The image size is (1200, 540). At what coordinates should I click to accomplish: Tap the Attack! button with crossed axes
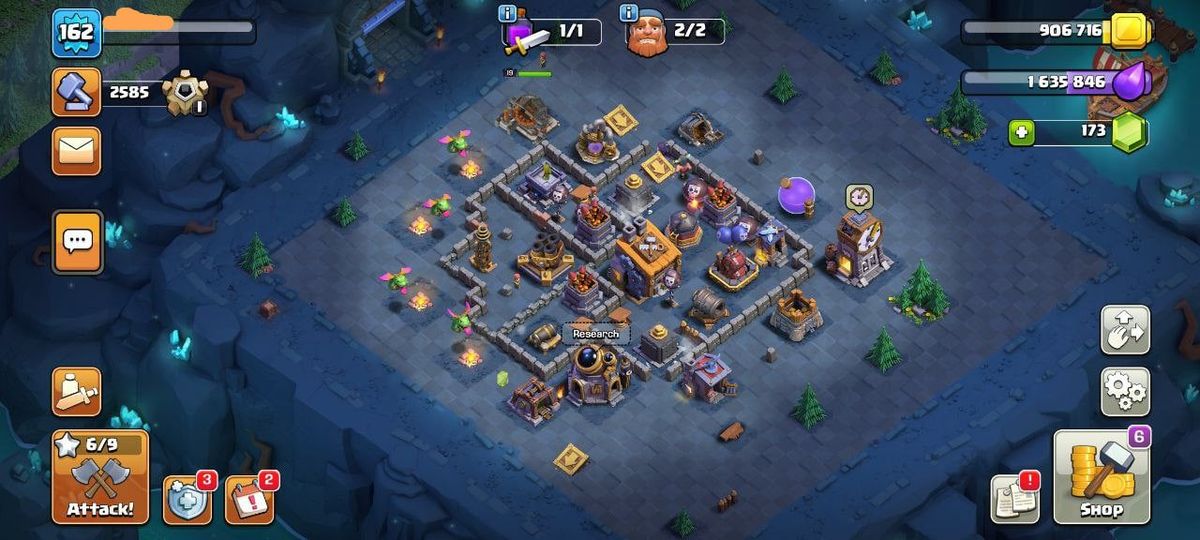(100, 477)
